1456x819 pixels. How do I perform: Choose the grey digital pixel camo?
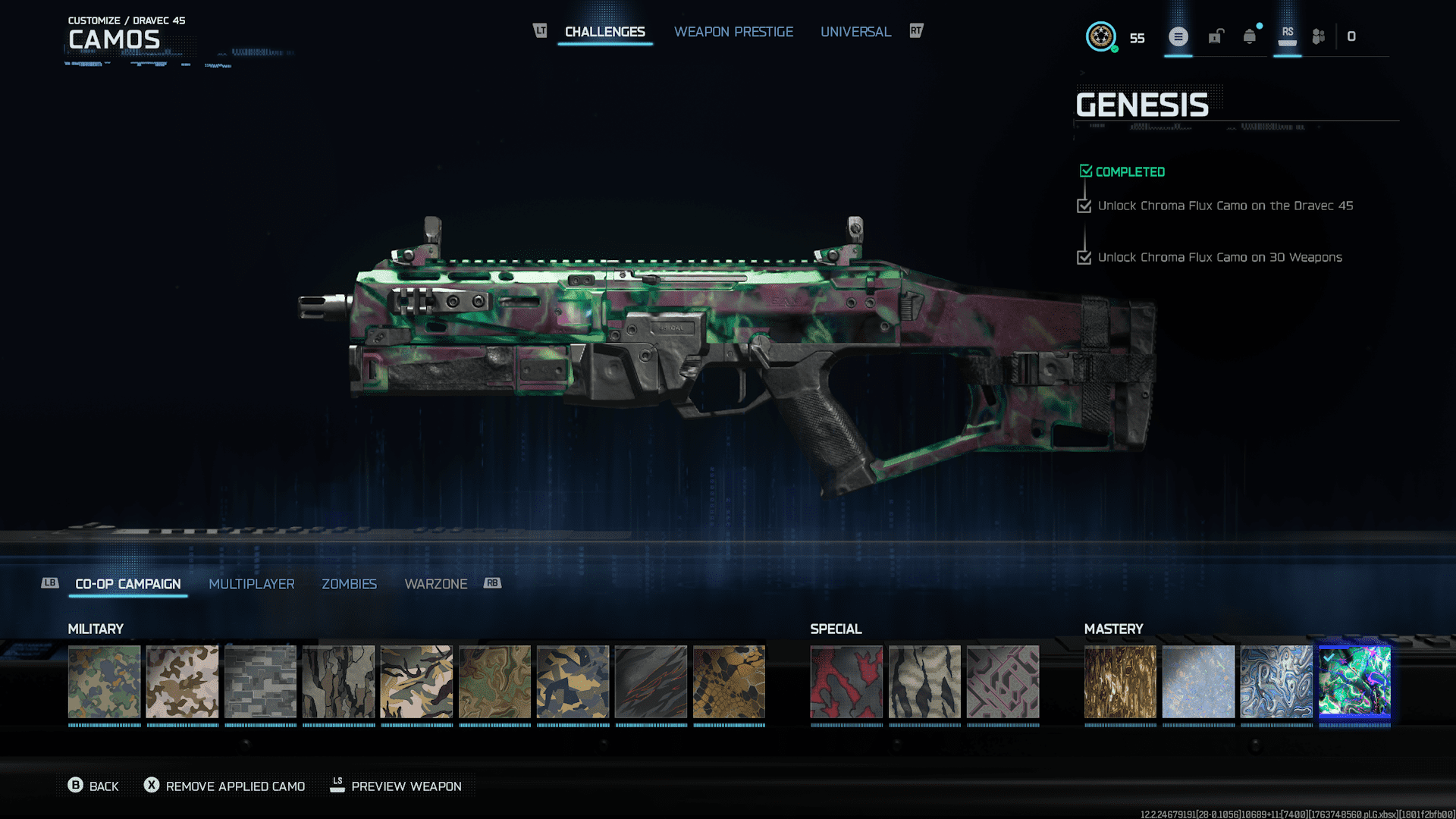pyautogui.click(x=260, y=682)
